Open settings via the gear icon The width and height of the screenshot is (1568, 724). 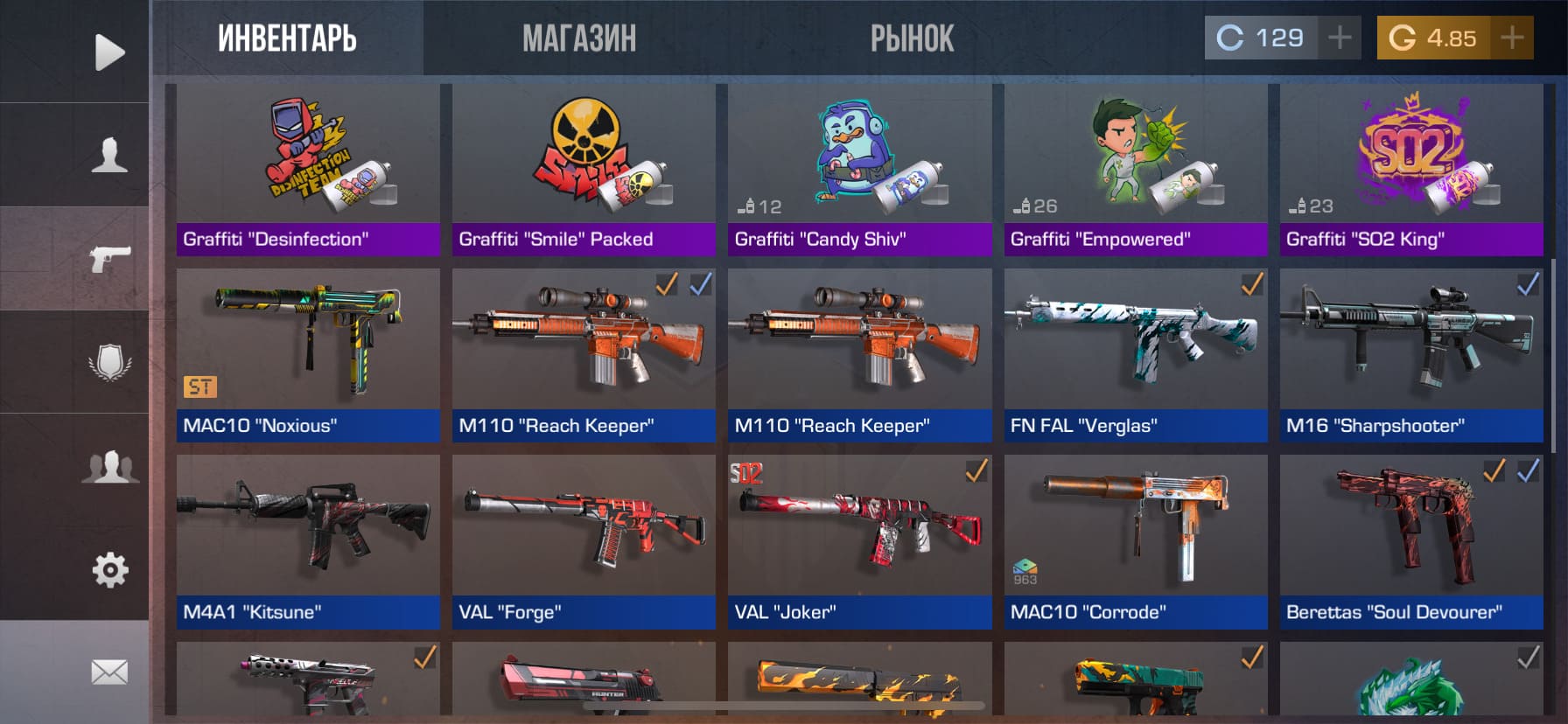109,570
